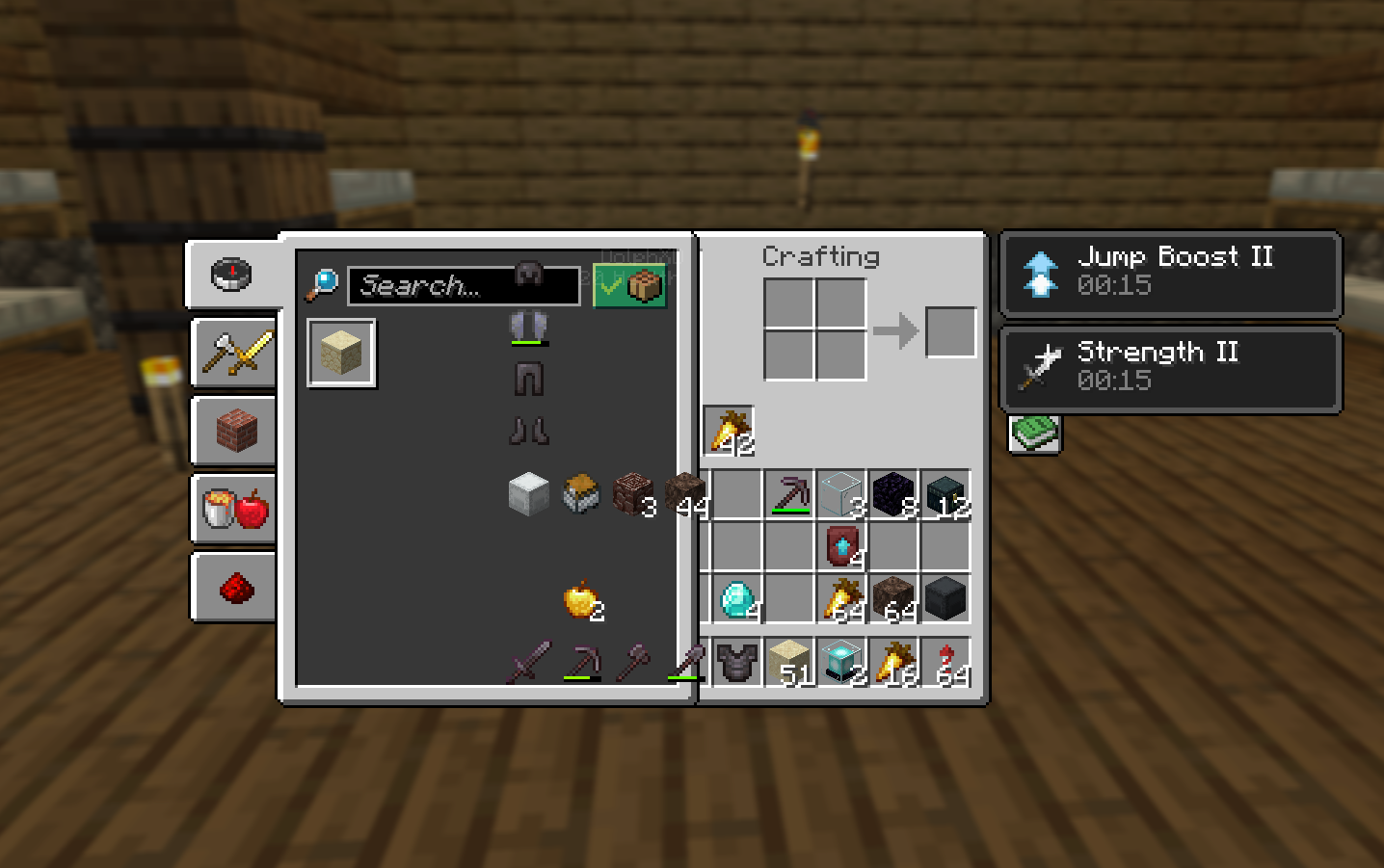Pick the sandstone in the highlighted slot
This screenshot has width=1384, height=868.
(341, 353)
